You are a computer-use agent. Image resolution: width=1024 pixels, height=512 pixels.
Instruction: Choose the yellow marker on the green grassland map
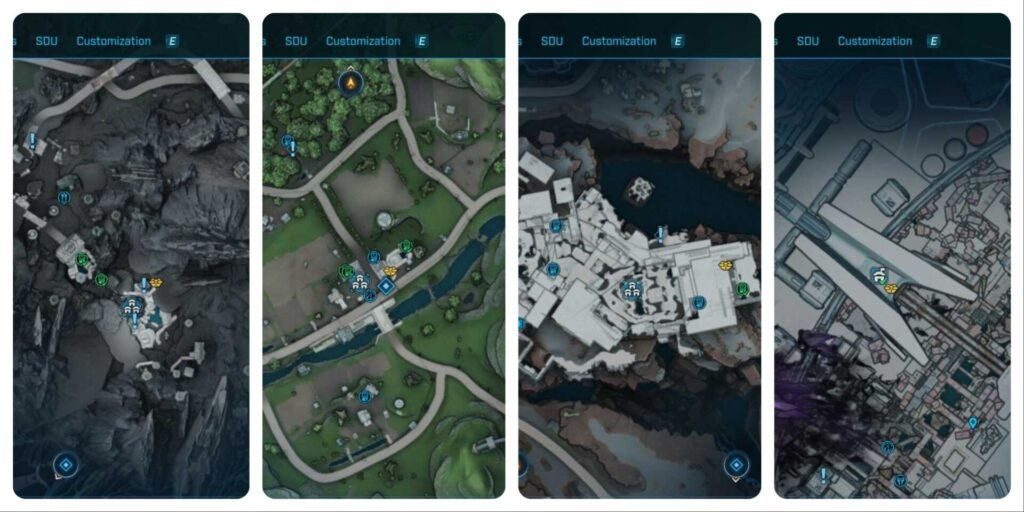coord(390,271)
